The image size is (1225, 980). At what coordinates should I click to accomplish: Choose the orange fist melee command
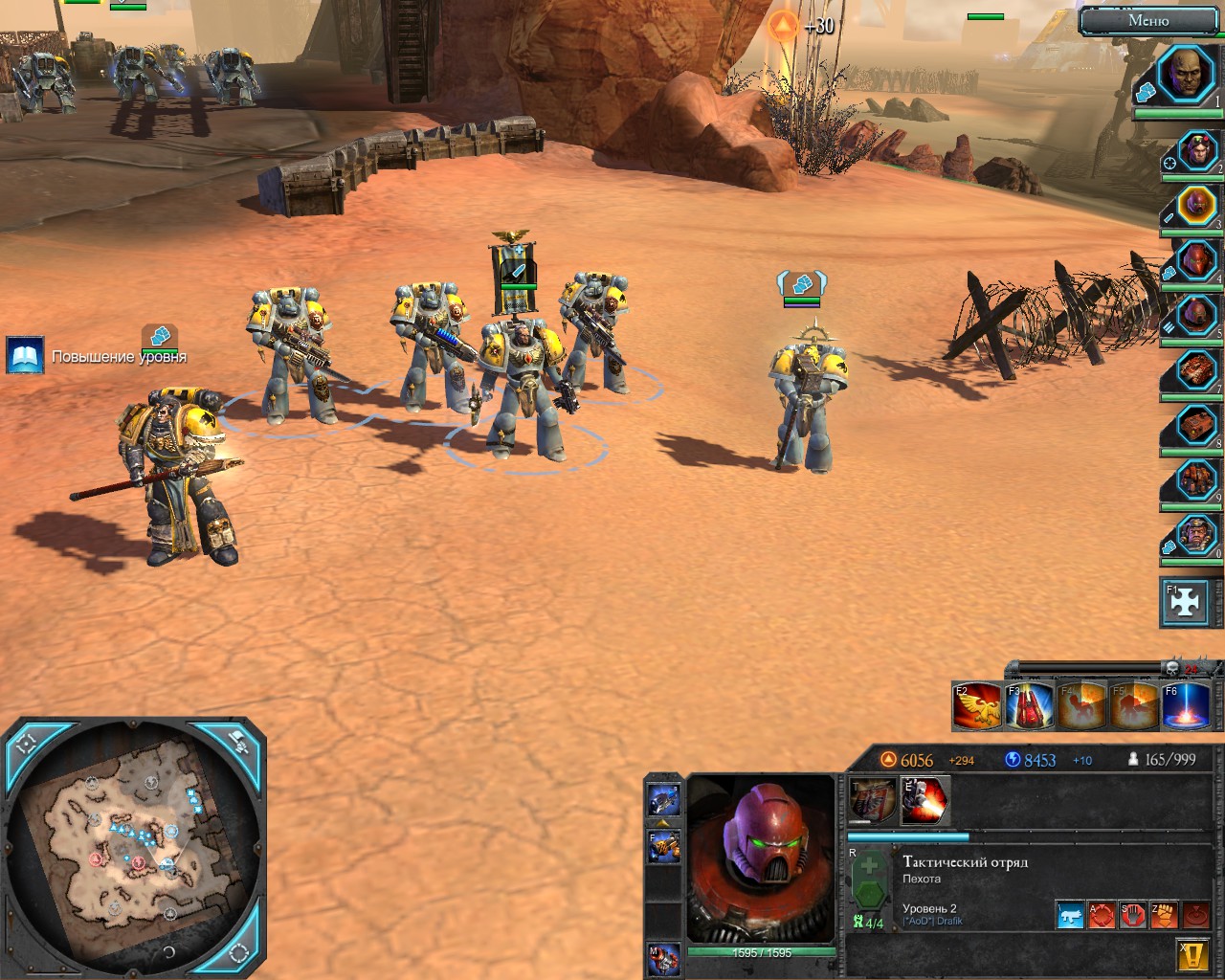pyautogui.click(x=1163, y=916)
